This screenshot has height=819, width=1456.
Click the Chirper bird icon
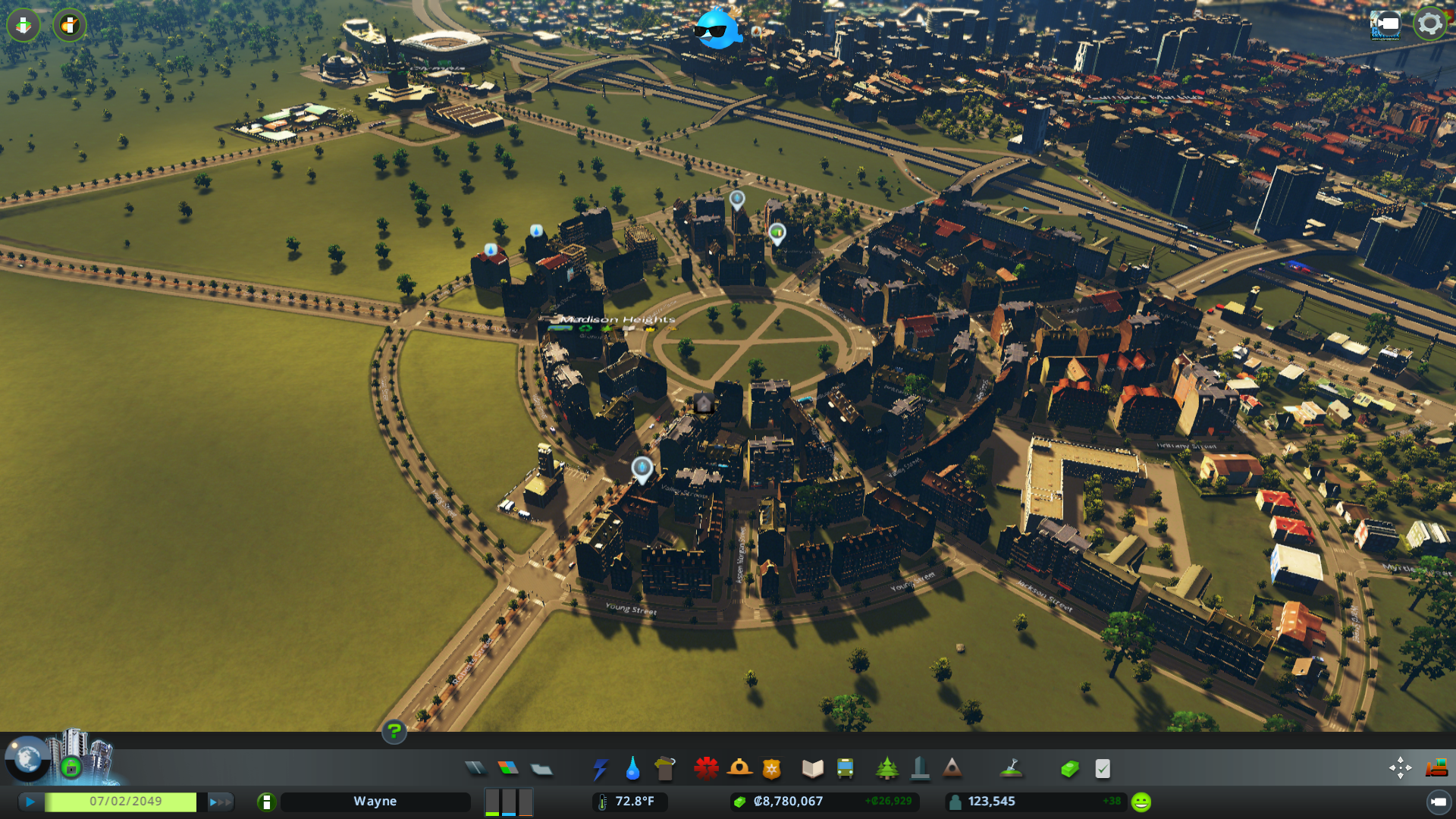click(716, 30)
